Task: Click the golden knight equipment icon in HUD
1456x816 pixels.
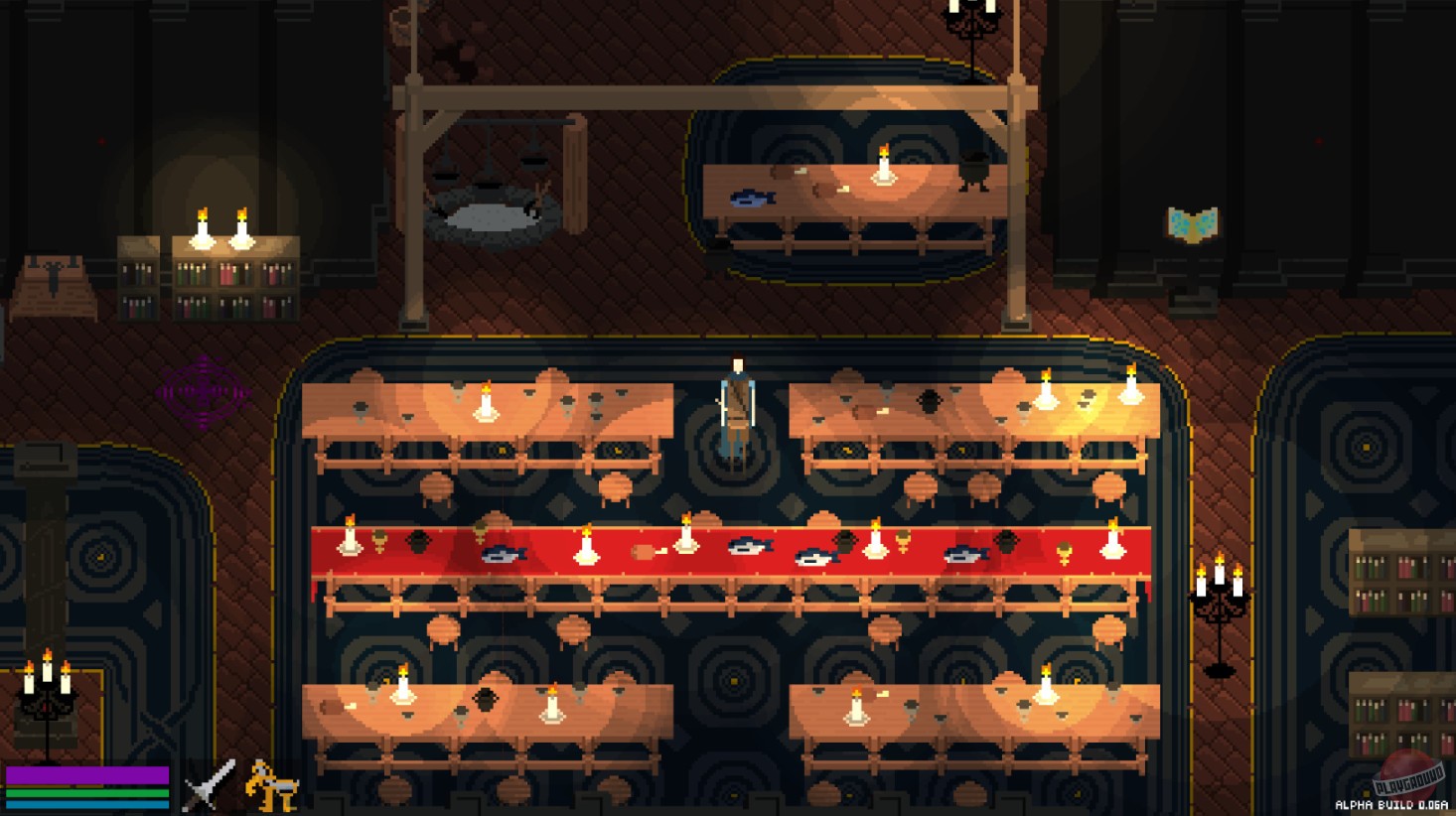Action: tap(266, 786)
